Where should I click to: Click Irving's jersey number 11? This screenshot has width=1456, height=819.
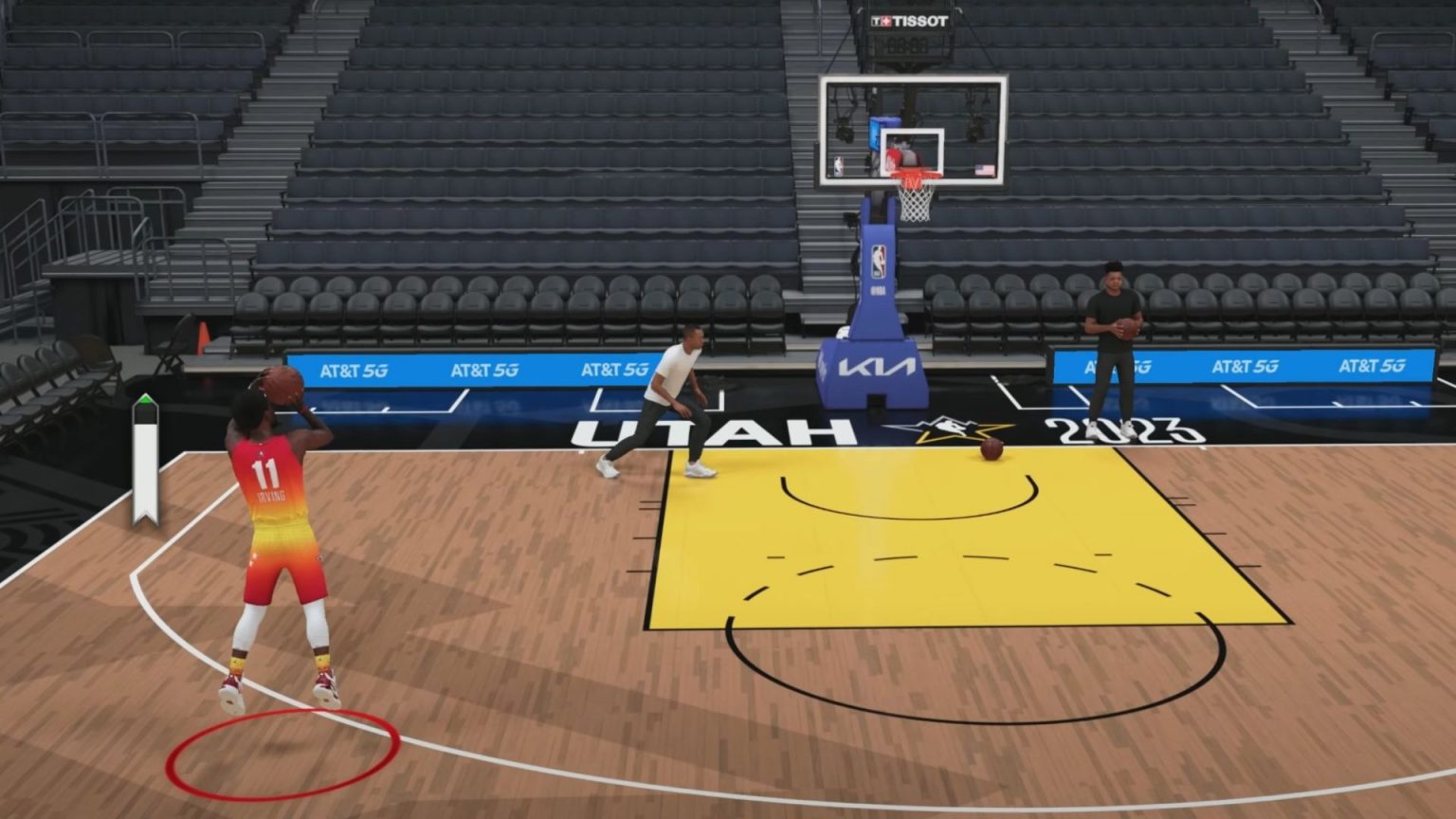(264, 475)
